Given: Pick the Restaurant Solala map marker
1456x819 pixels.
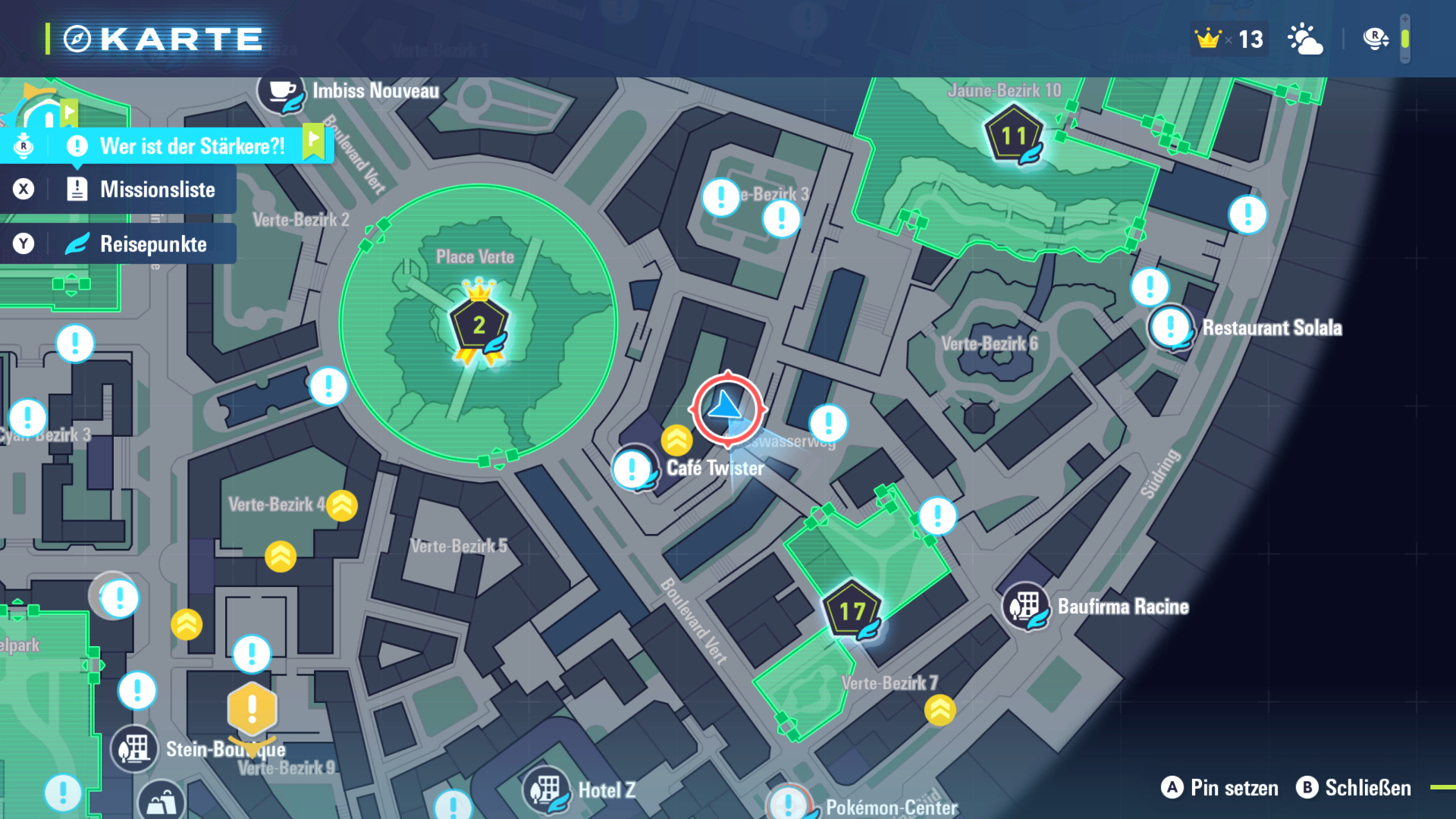Looking at the screenshot, I should coord(1171,328).
